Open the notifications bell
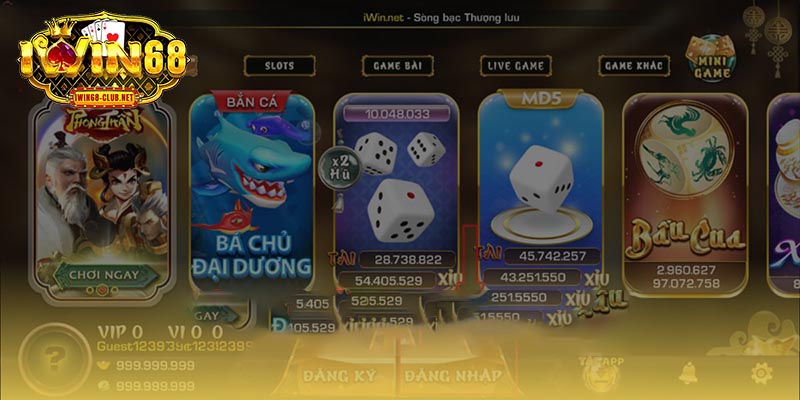Viewport: 800px width, 400px height. tap(688, 374)
